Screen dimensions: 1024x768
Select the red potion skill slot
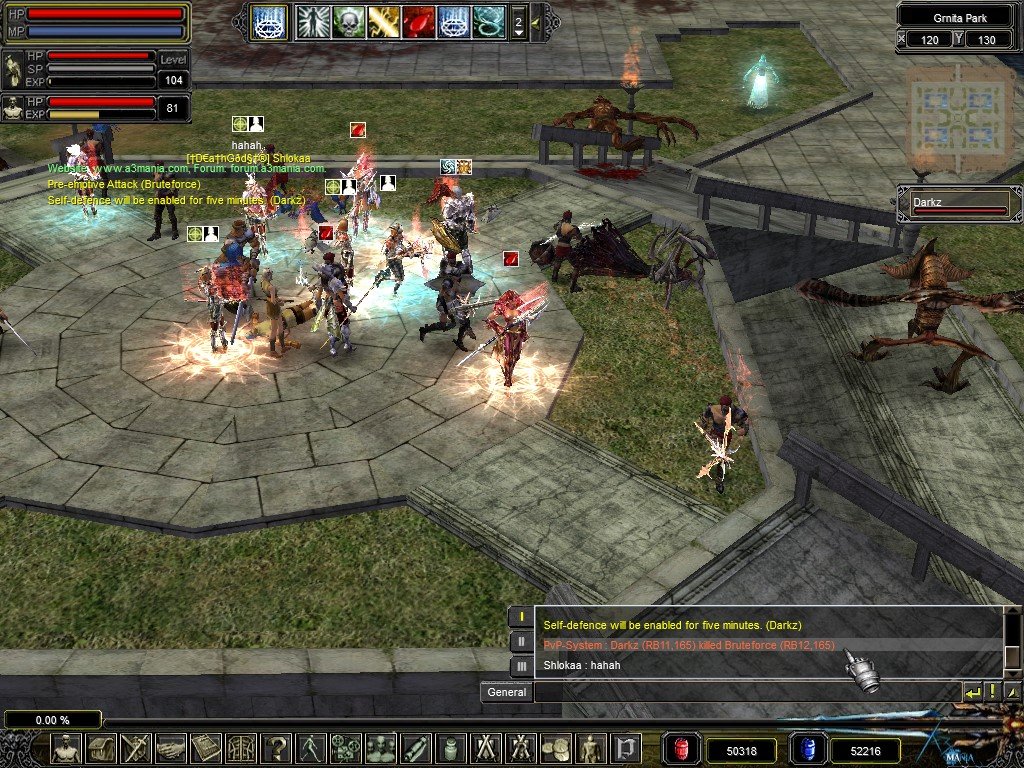click(x=418, y=21)
